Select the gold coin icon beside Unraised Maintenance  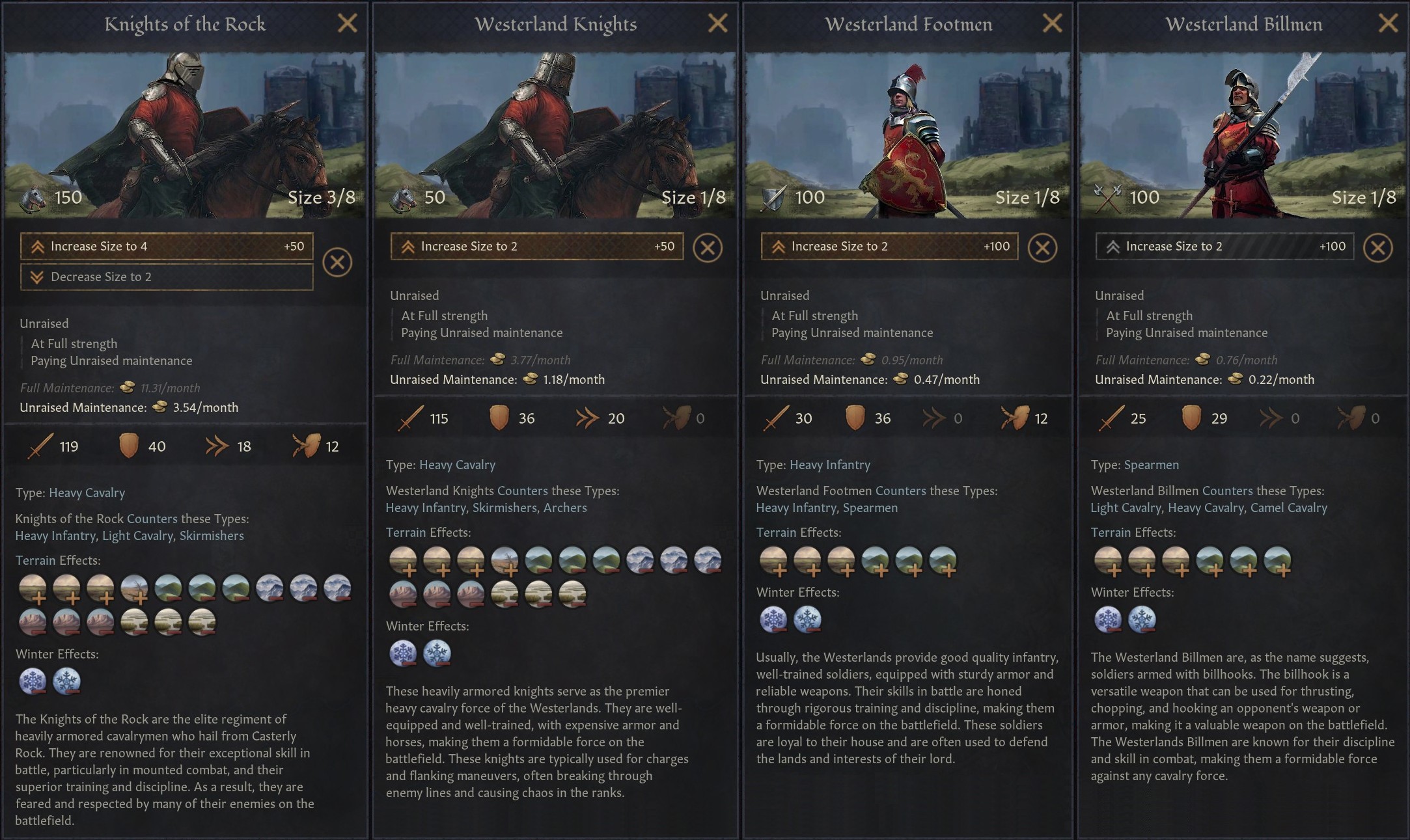click(158, 408)
